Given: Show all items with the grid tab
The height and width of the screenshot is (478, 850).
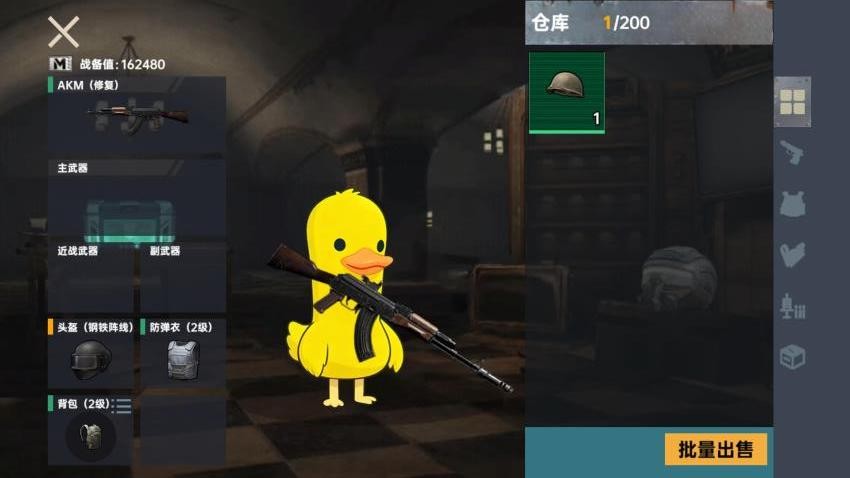Looking at the screenshot, I should click(x=792, y=102).
